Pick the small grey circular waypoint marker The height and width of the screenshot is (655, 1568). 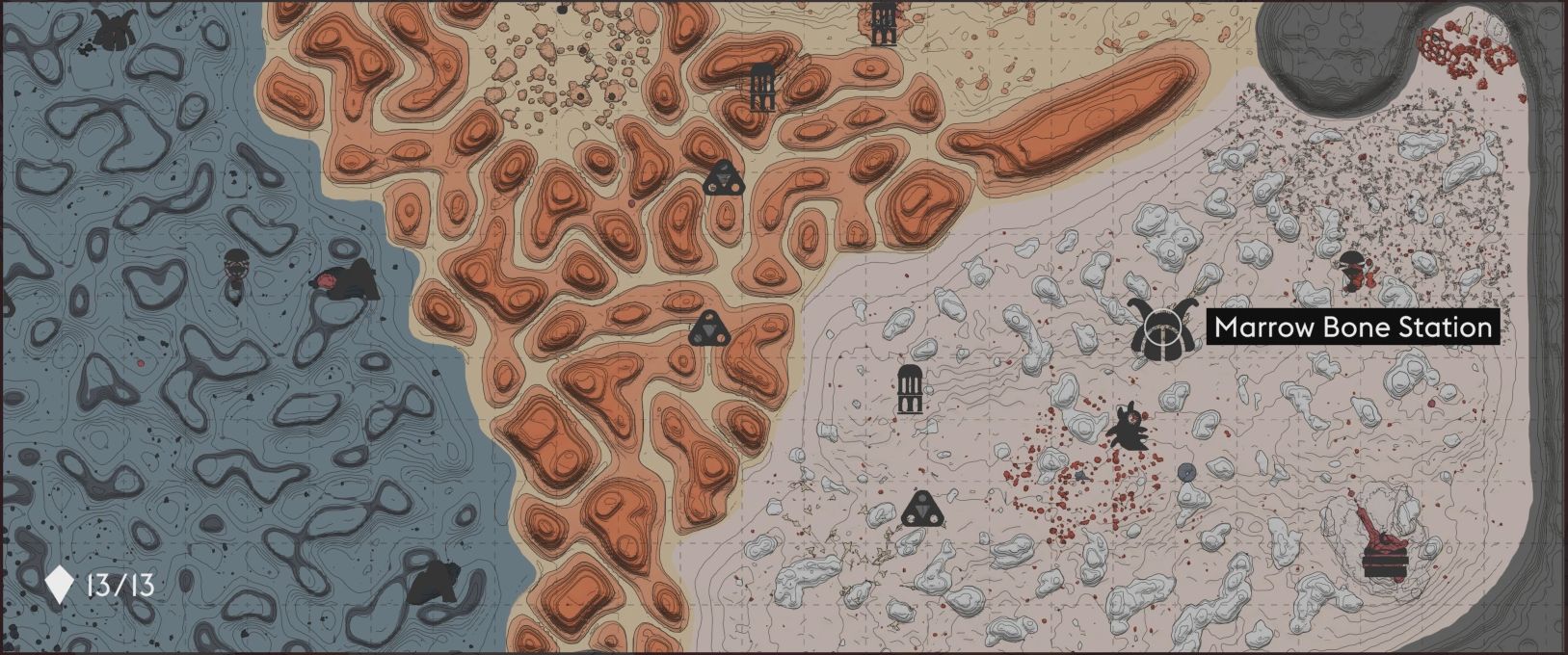1186,472
